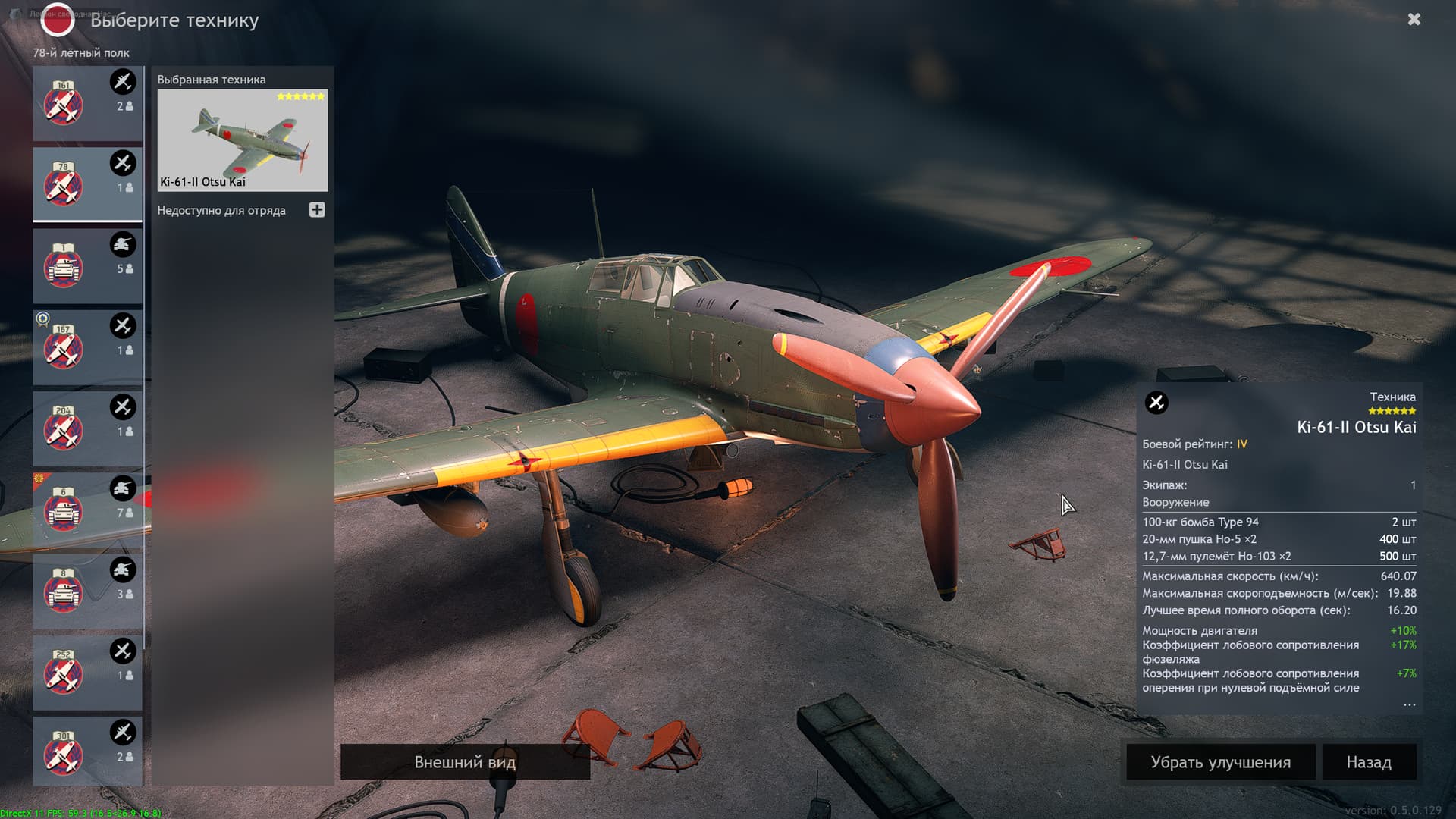
Task: Show more stats via the ellipsis
Action: click(x=1409, y=705)
